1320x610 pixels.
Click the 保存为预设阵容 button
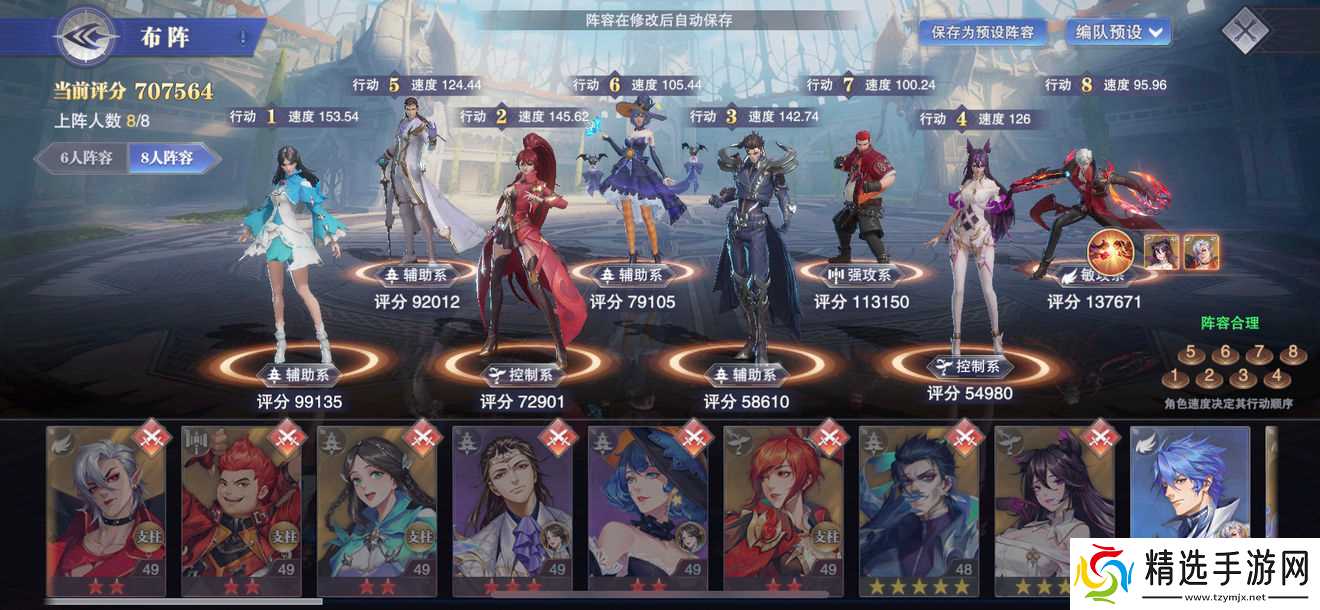click(983, 32)
